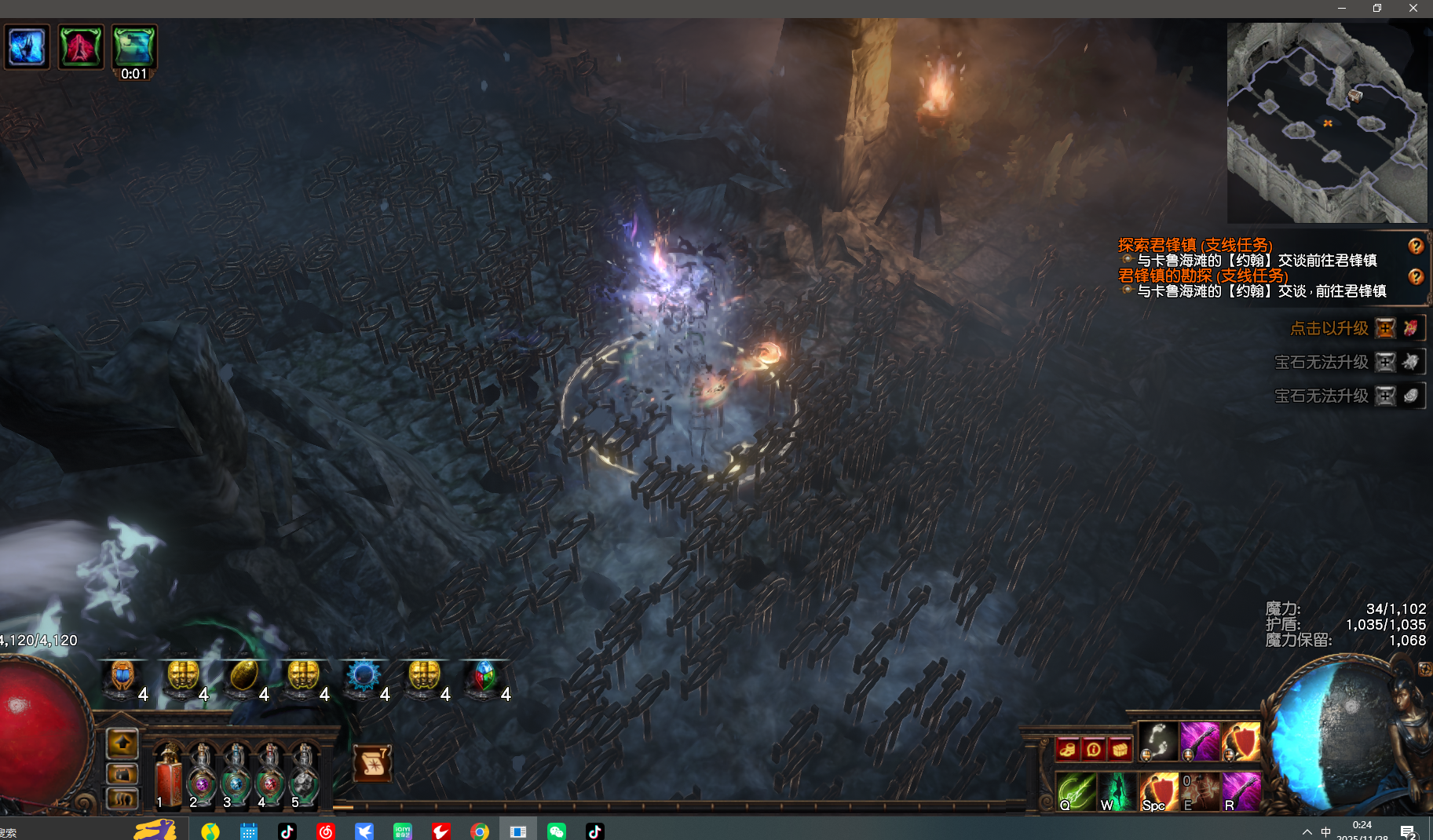1433x840 pixels.
Task: Open help for the 探索君锋镇 quest
Action: pos(1416,246)
